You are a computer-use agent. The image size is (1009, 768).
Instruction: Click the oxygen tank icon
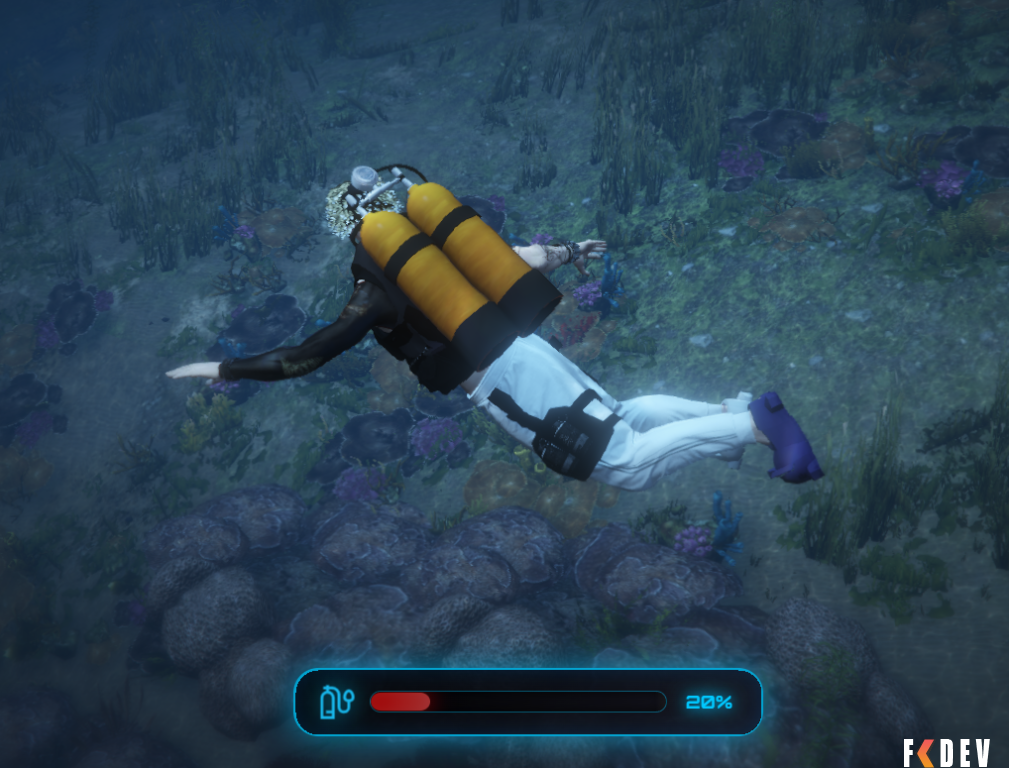[x=335, y=702]
